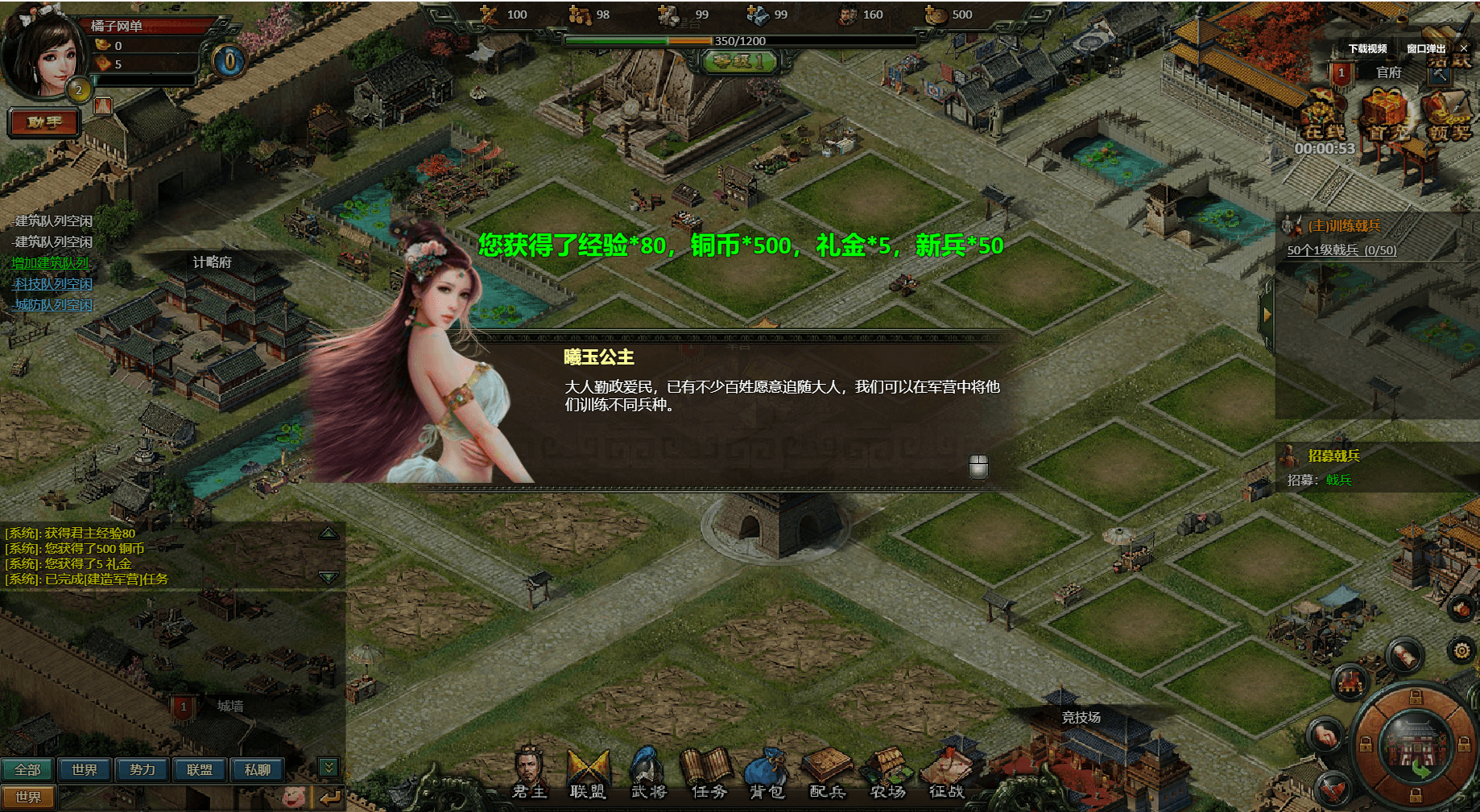Open the 君主 lord menu

pyautogui.click(x=529, y=773)
